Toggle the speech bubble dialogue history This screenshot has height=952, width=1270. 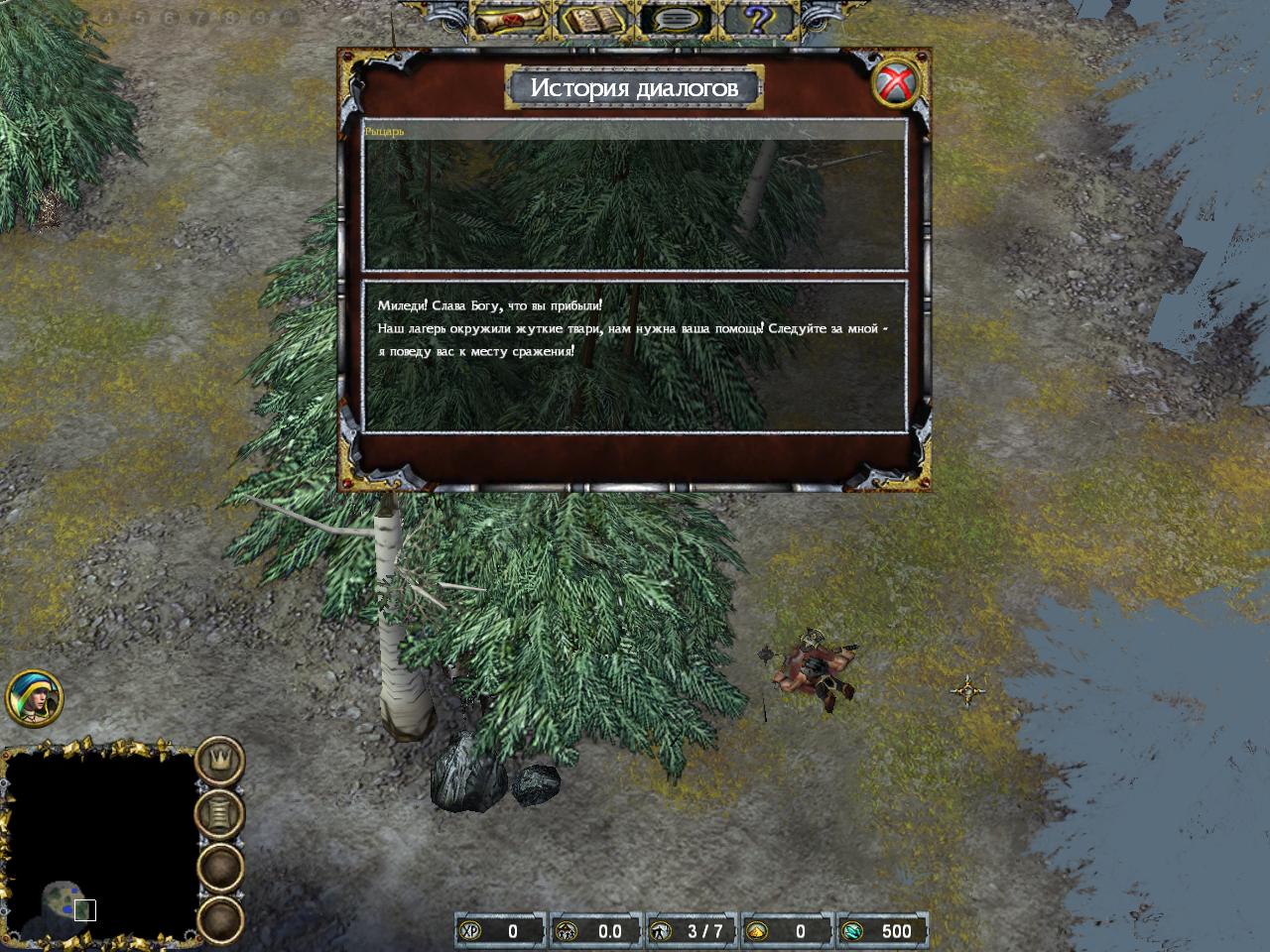[x=677, y=19]
